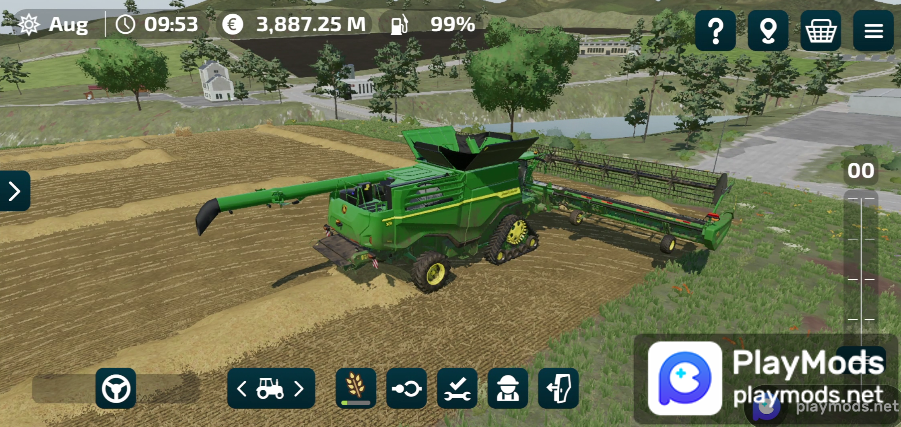Show the map with the location pin

coord(768,31)
